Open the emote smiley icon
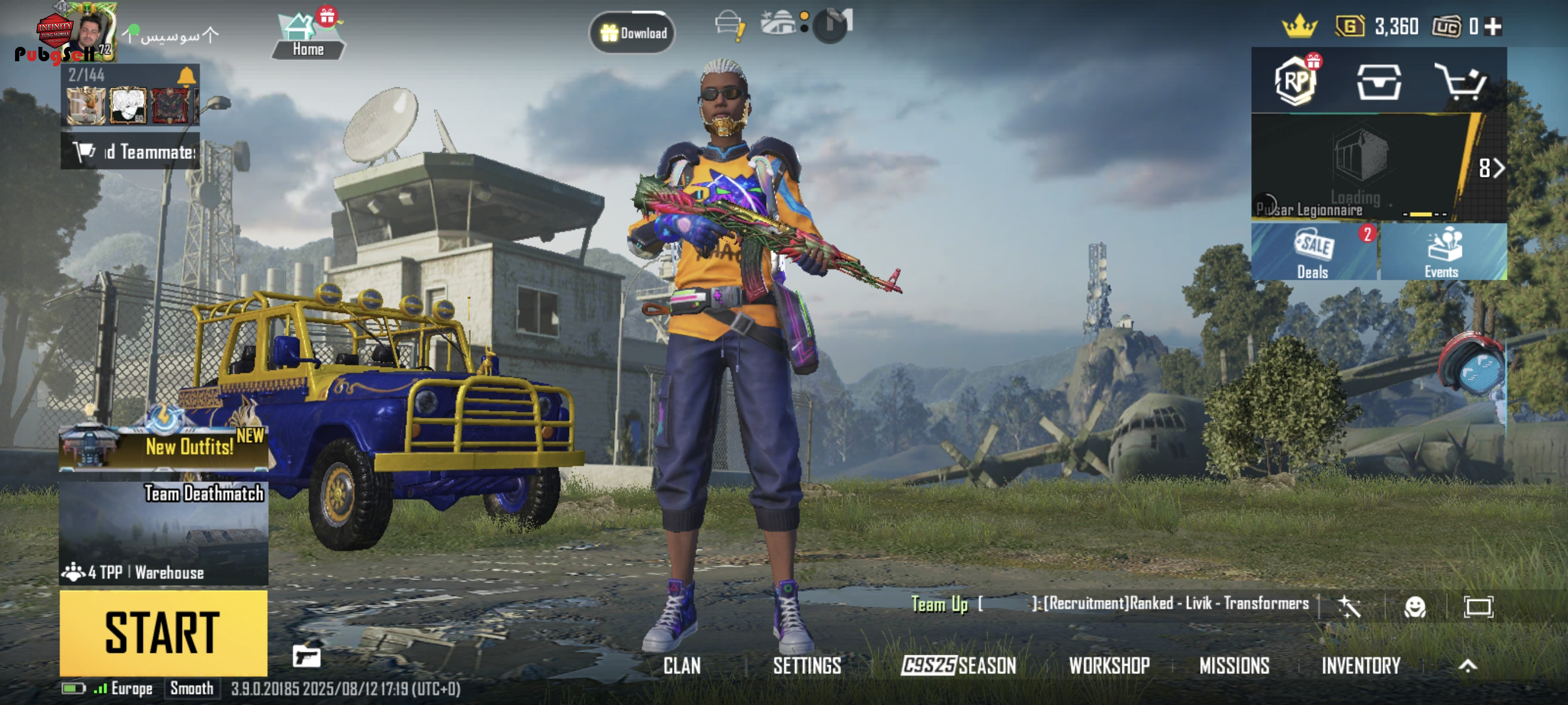This screenshot has width=1568, height=705. (1415, 606)
